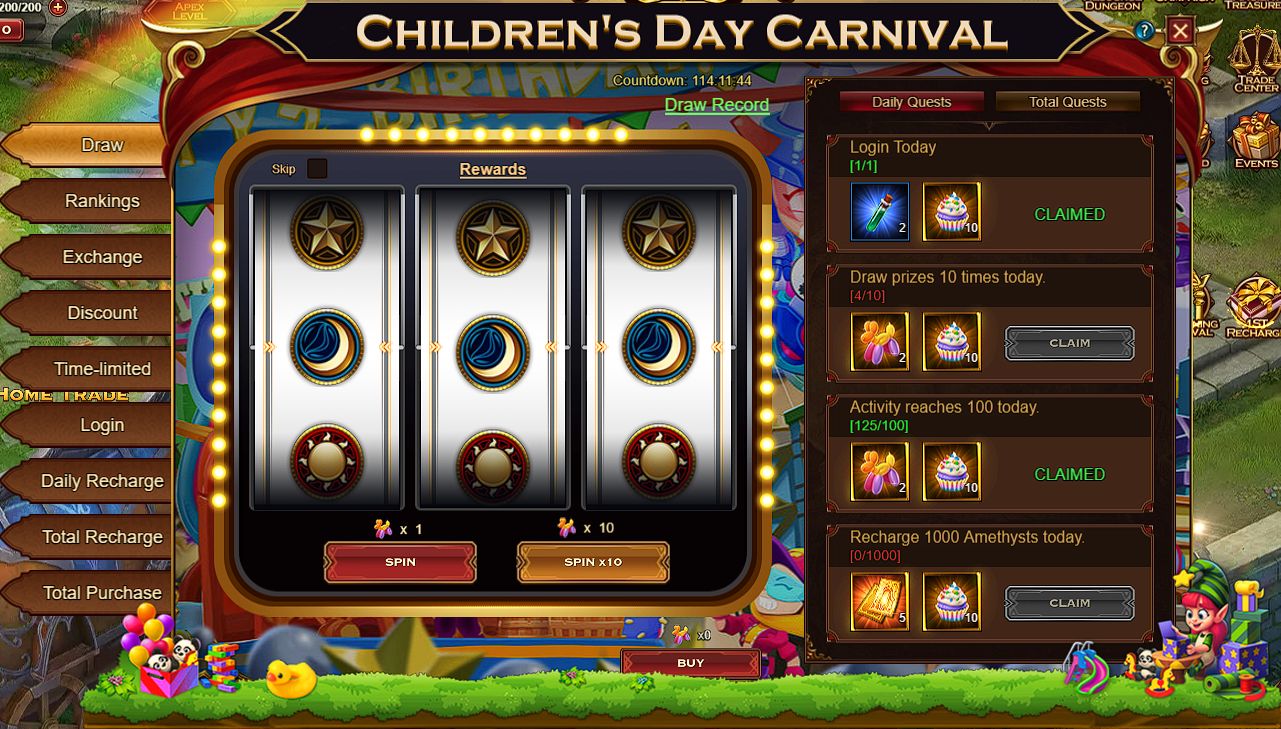Switch to the Total Quests tab

(x=1067, y=102)
